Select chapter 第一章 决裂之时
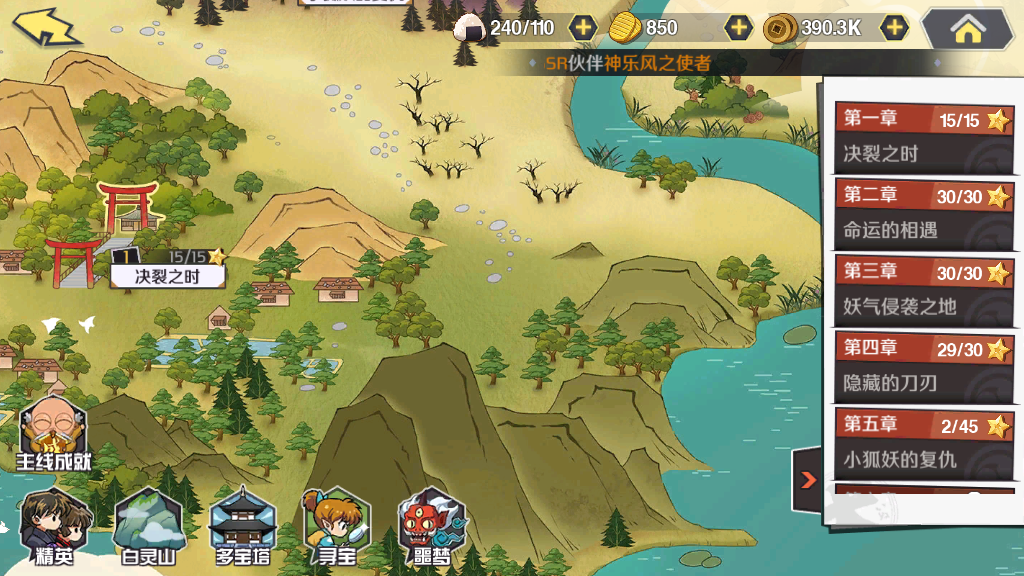The height and width of the screenshot is (576, 1024). (x=922, y=137)
